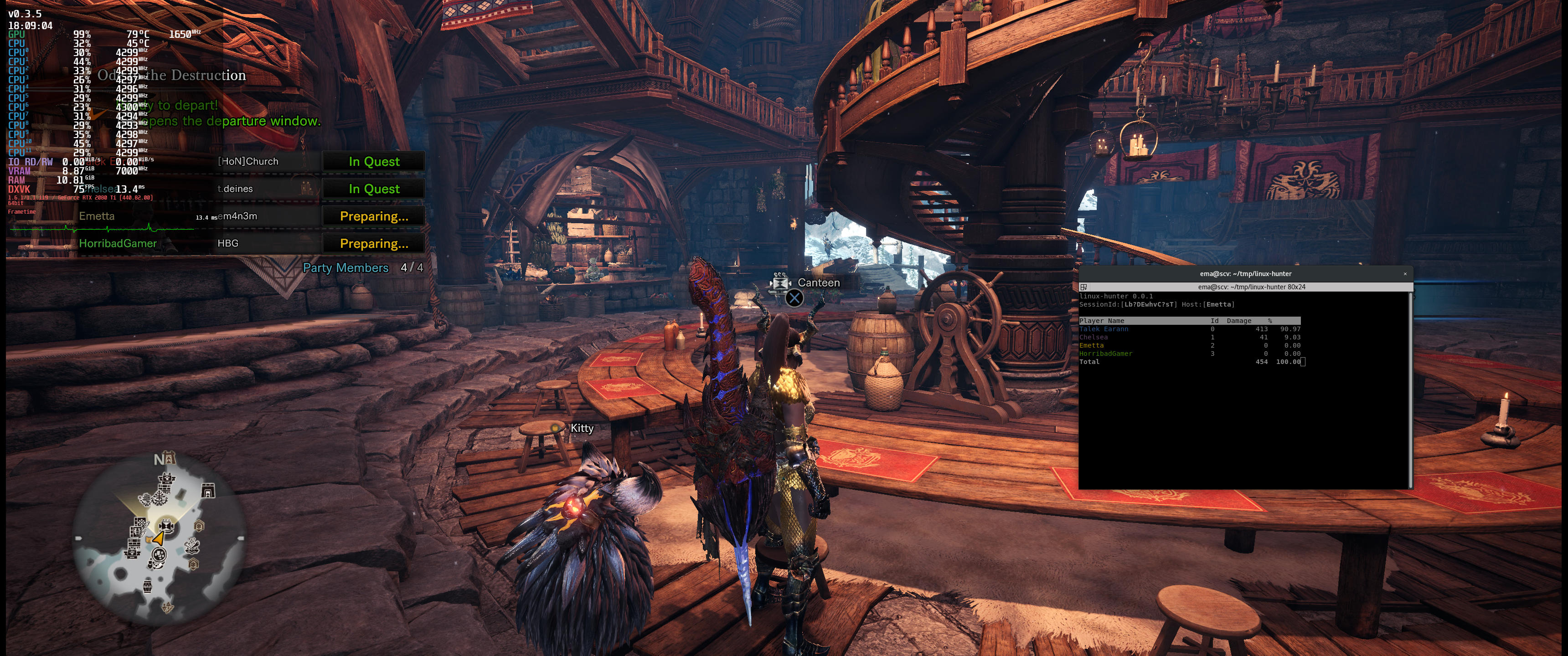Click the circular minimap
1568x656 pixels.
click(x=160, y=539)
